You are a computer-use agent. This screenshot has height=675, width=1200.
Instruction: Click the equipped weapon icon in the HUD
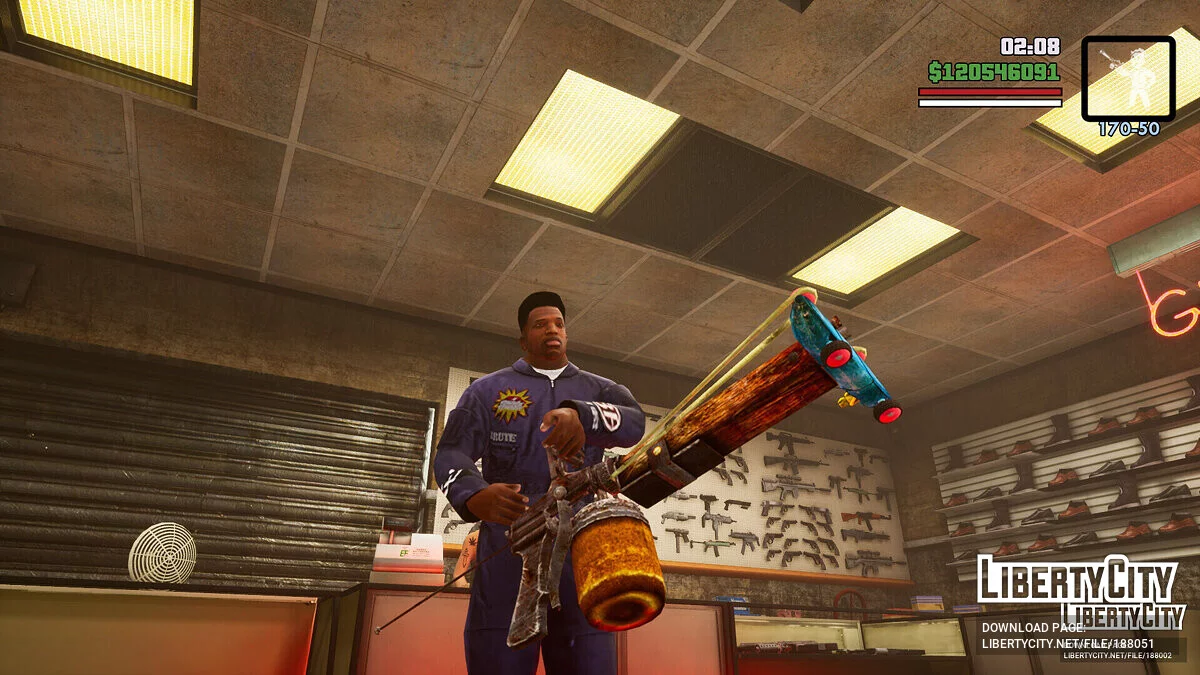(1128, 79)
